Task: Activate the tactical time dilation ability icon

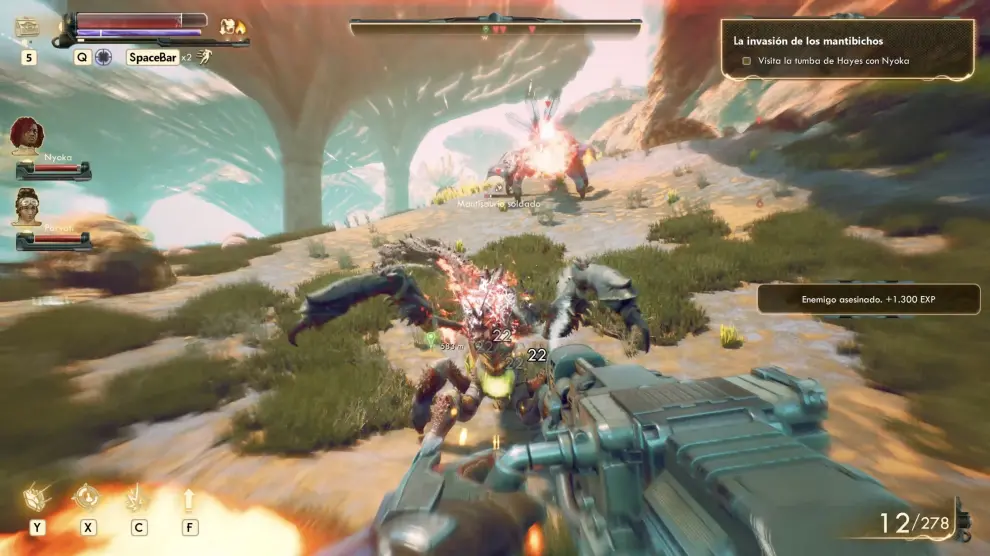Action: [103, 57]
